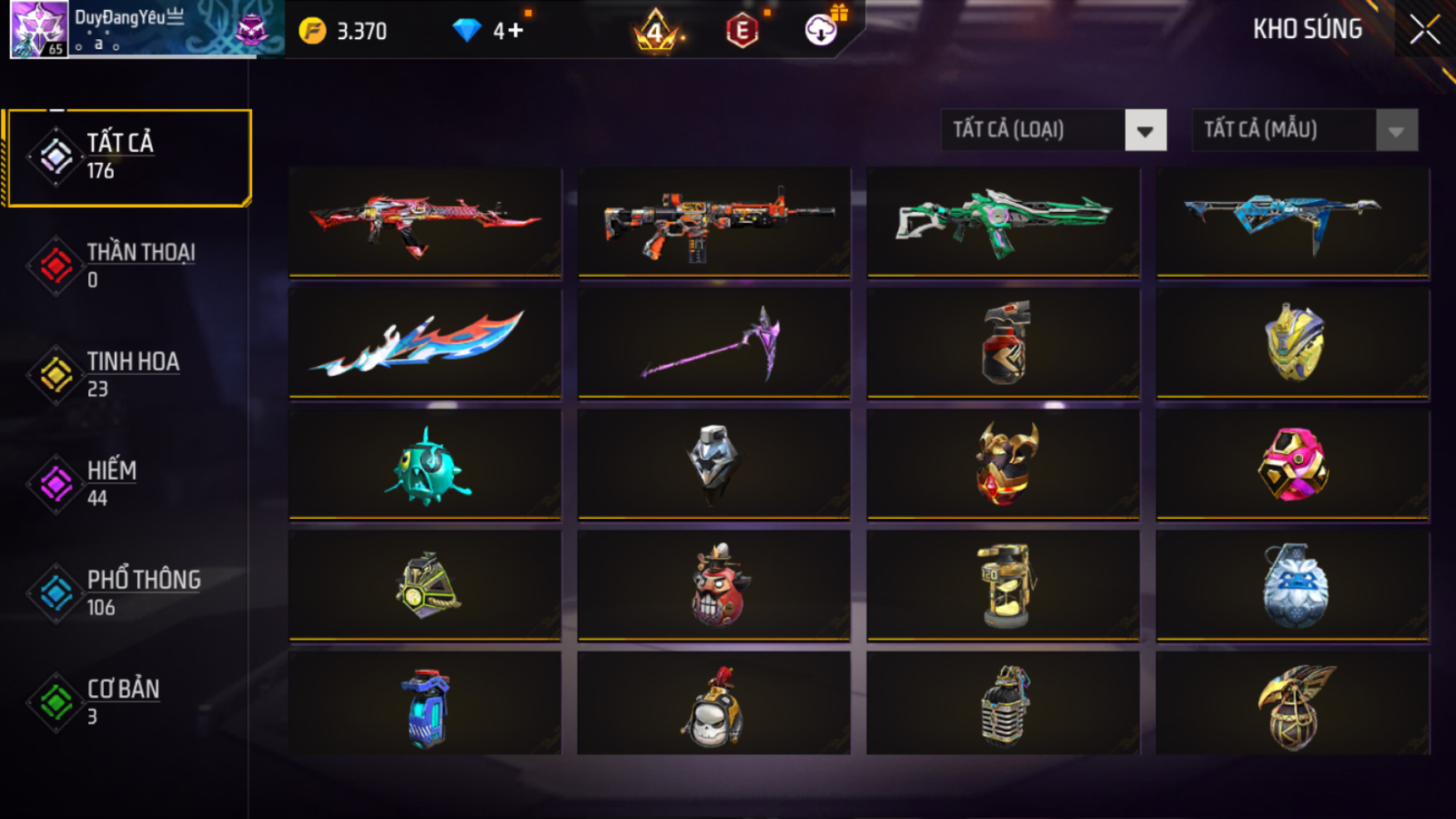Pick the teal spiky pufferfish grenade
1456x819 pixels.
(425, 465)
